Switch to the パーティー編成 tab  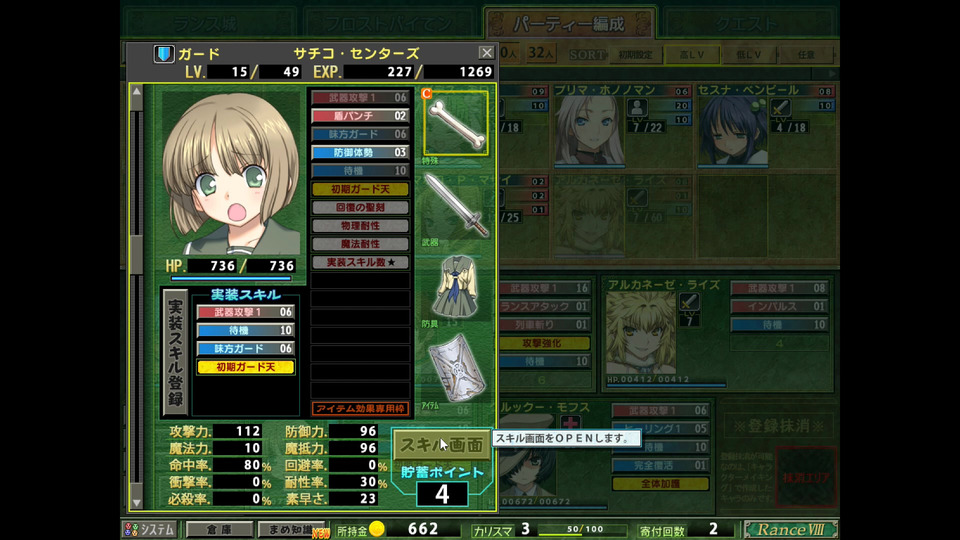click(569, 23)
